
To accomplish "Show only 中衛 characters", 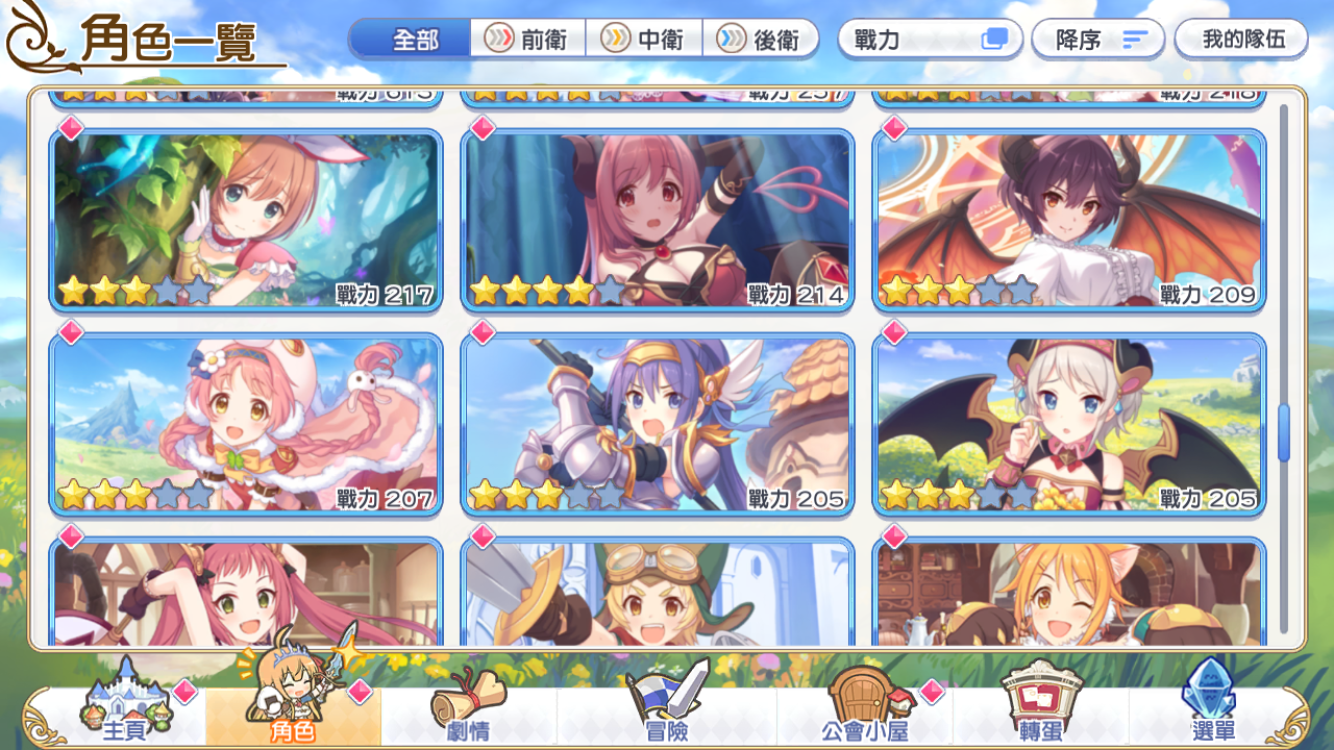I will [643, 39].
